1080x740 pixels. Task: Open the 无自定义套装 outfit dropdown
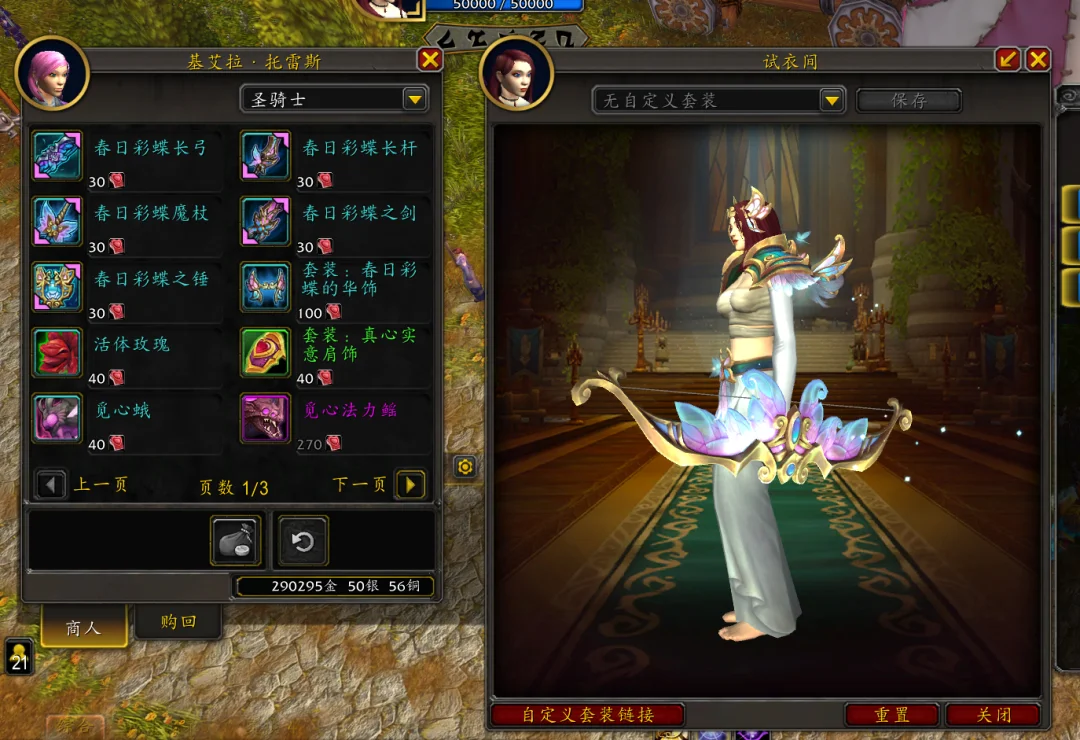[x=832, y=100]
